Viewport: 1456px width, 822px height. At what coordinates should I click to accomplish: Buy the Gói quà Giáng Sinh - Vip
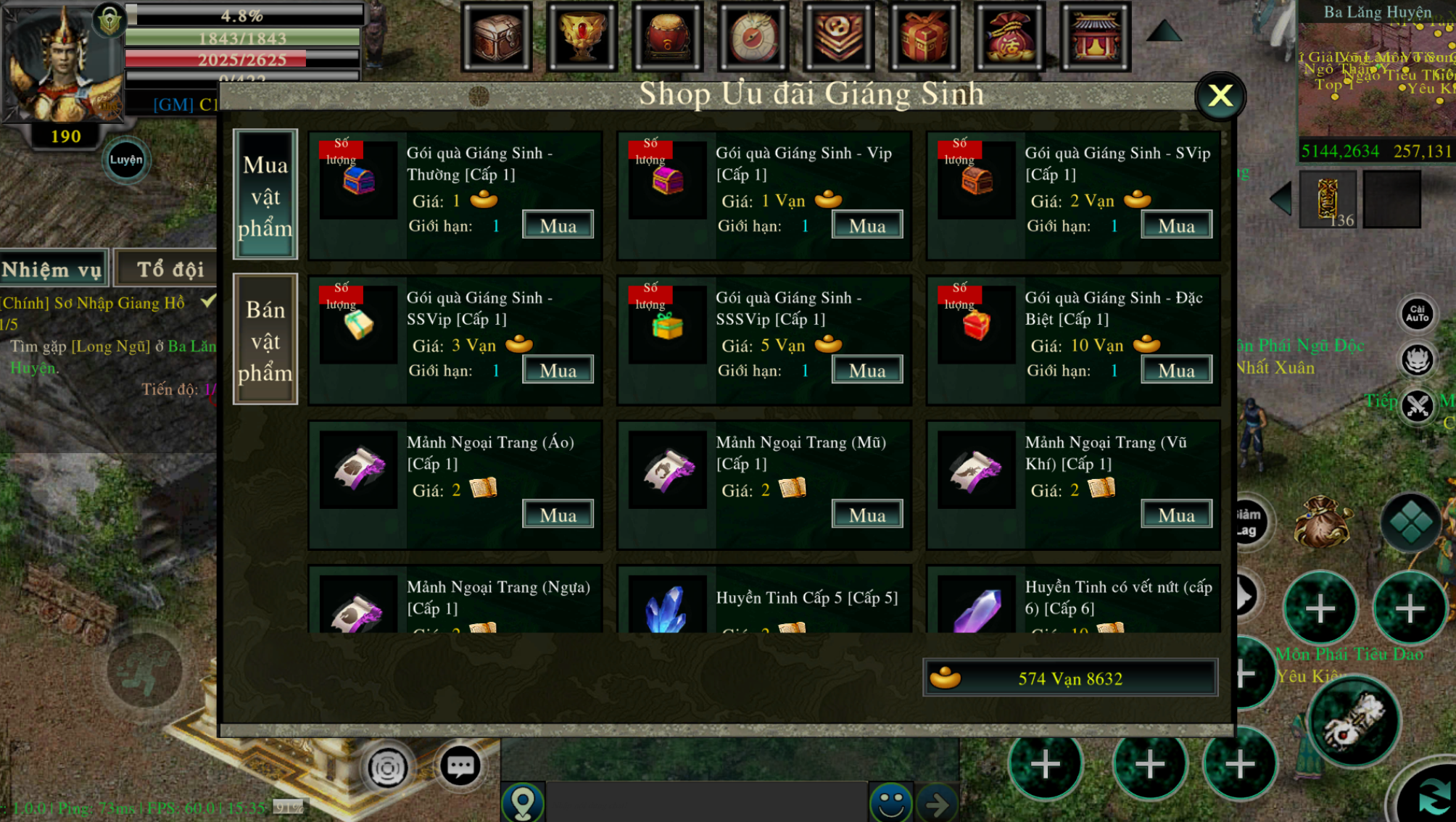coord(866,225)
